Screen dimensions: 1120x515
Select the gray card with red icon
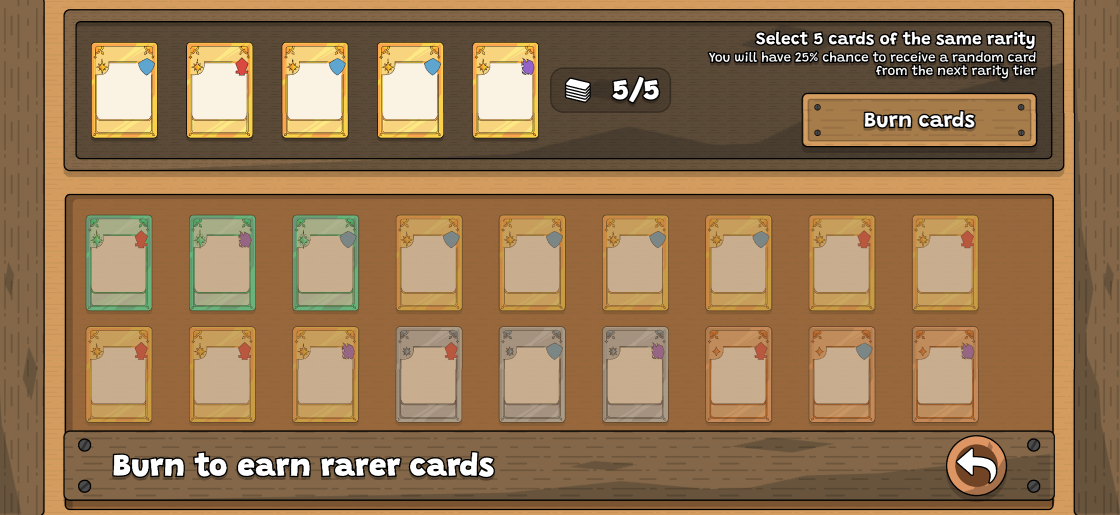429,375
